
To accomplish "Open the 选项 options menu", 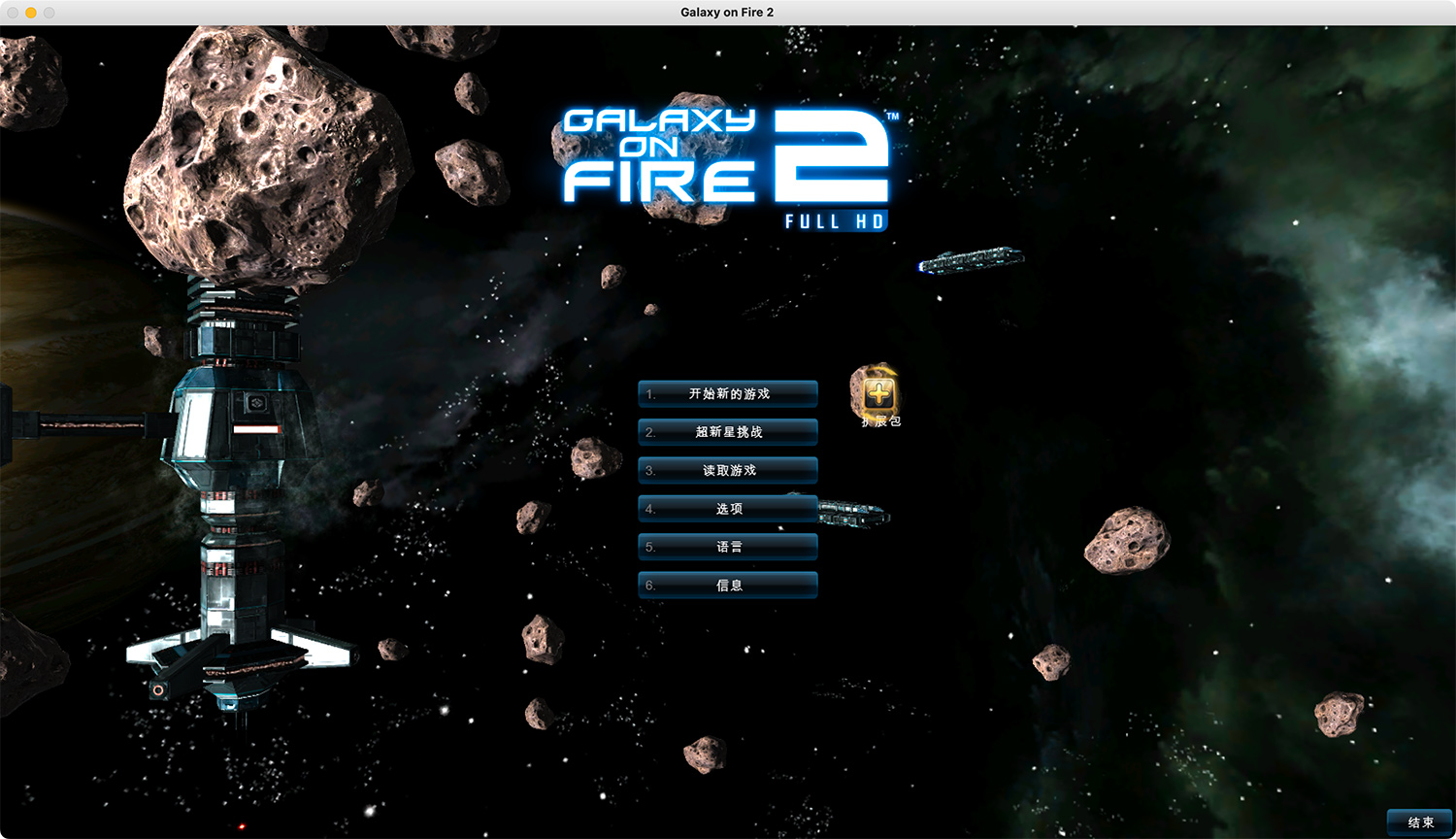I will (726, 508).
